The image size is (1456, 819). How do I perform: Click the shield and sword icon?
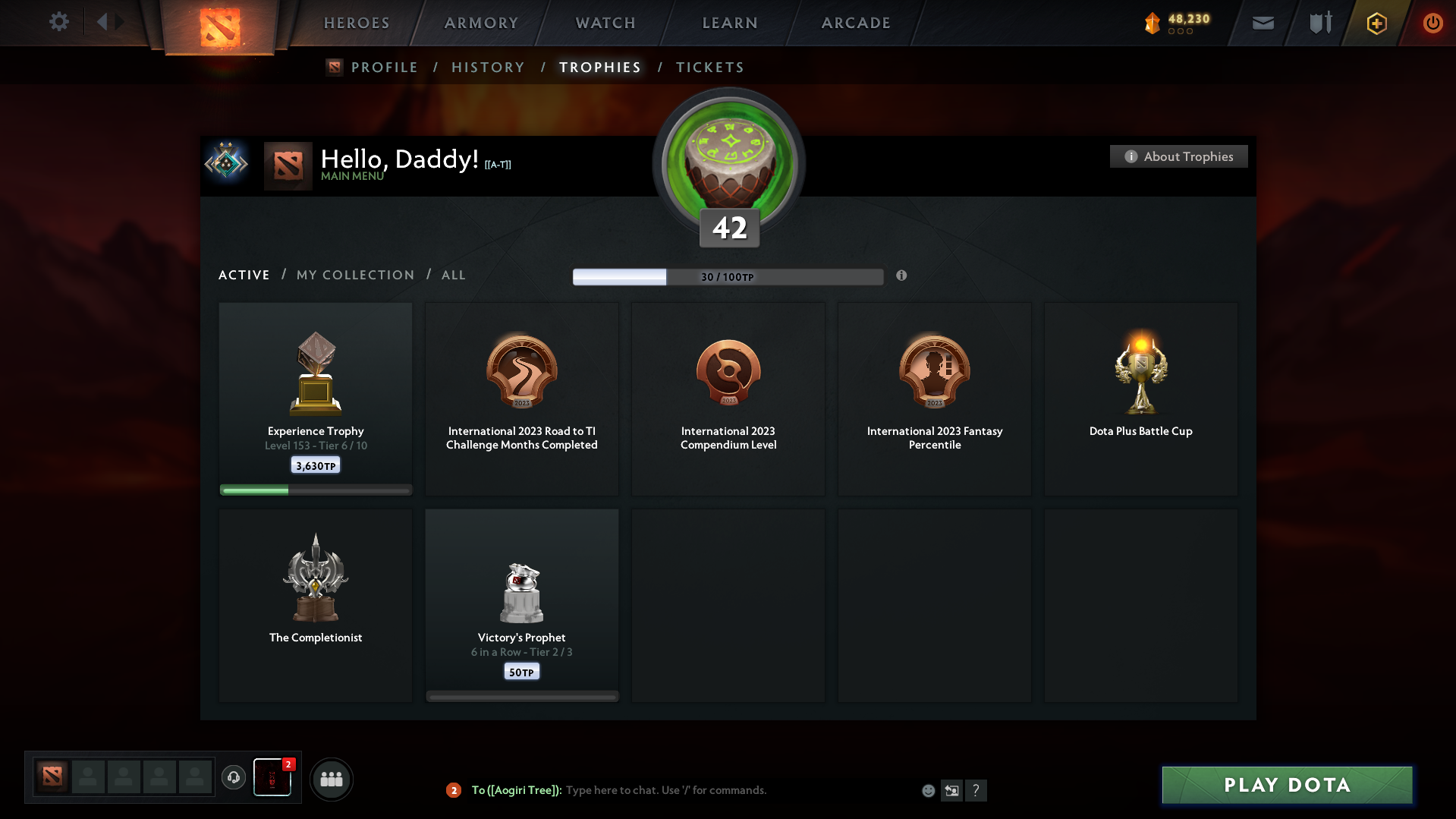coord(1319,23)
